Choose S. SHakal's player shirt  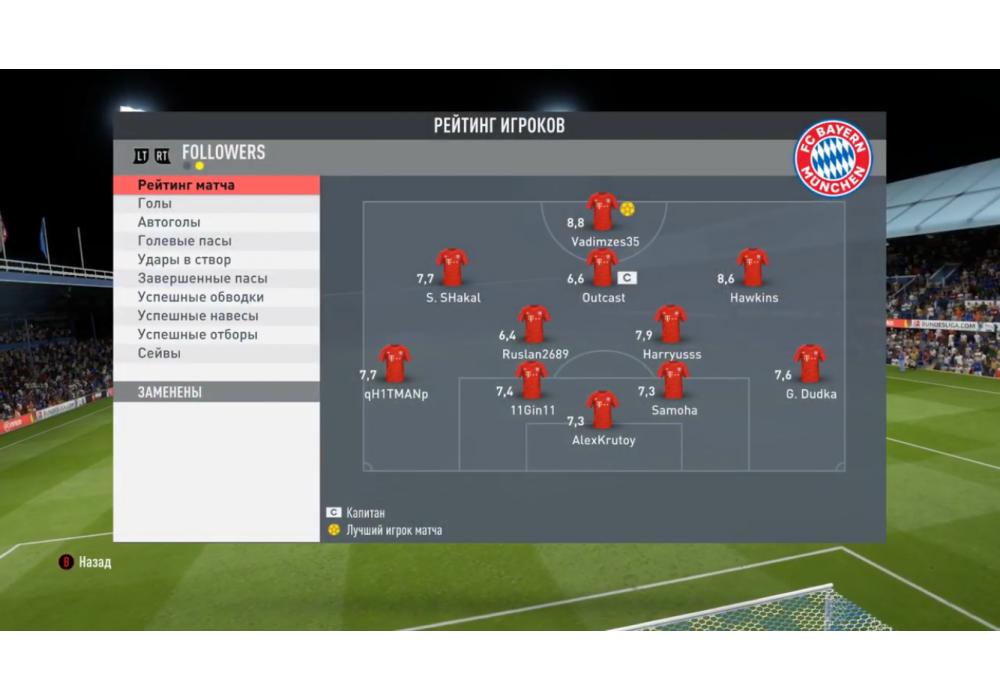point(452,268)
